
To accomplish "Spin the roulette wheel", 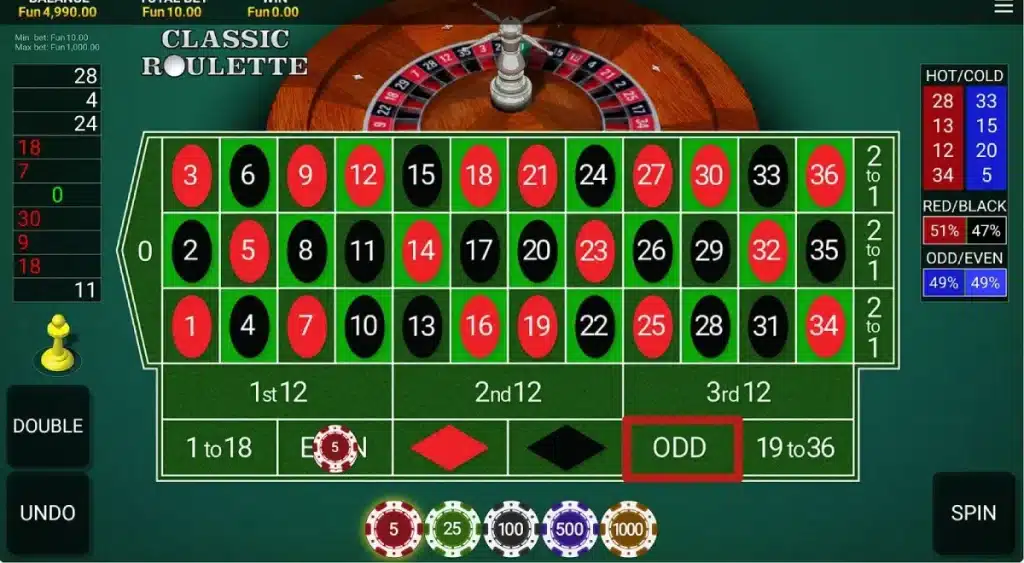I will pos(972,513).
